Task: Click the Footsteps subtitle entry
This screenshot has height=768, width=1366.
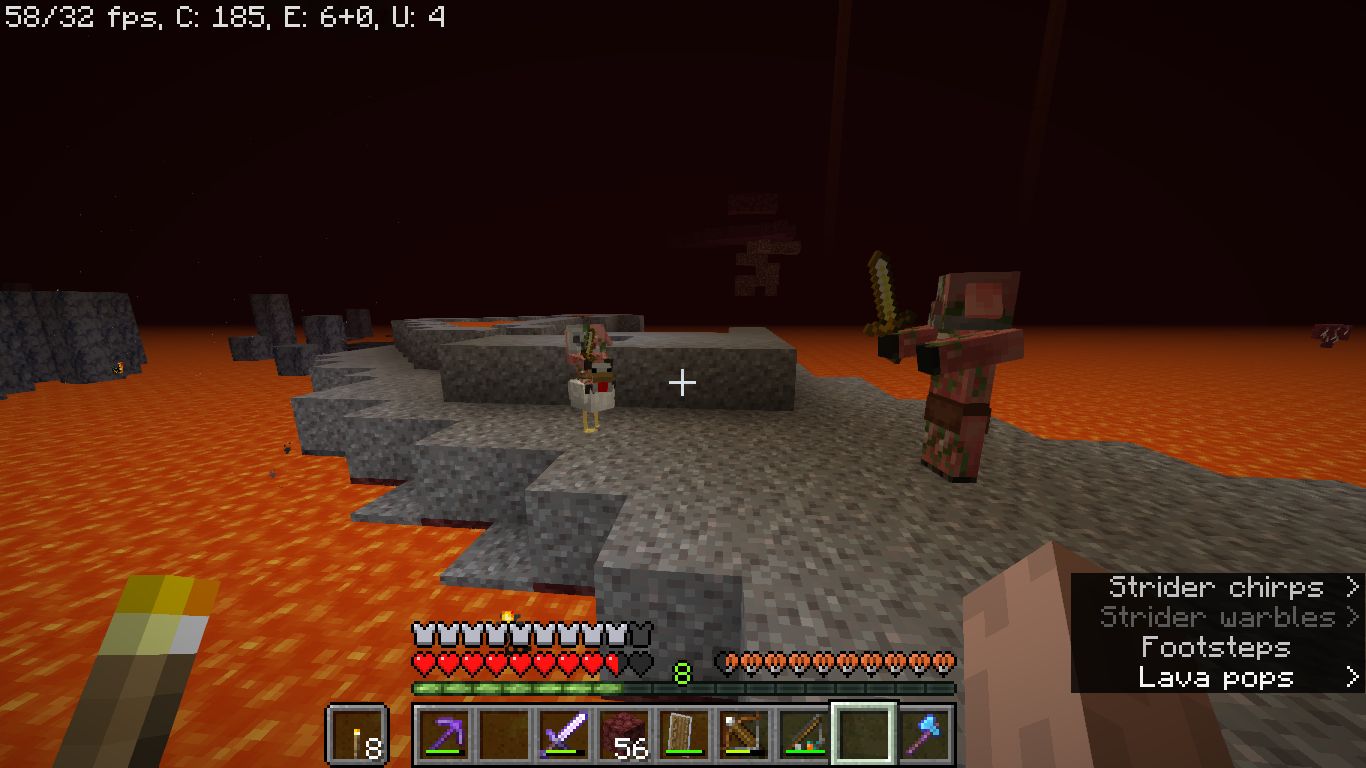Action: click(1216, 648)
